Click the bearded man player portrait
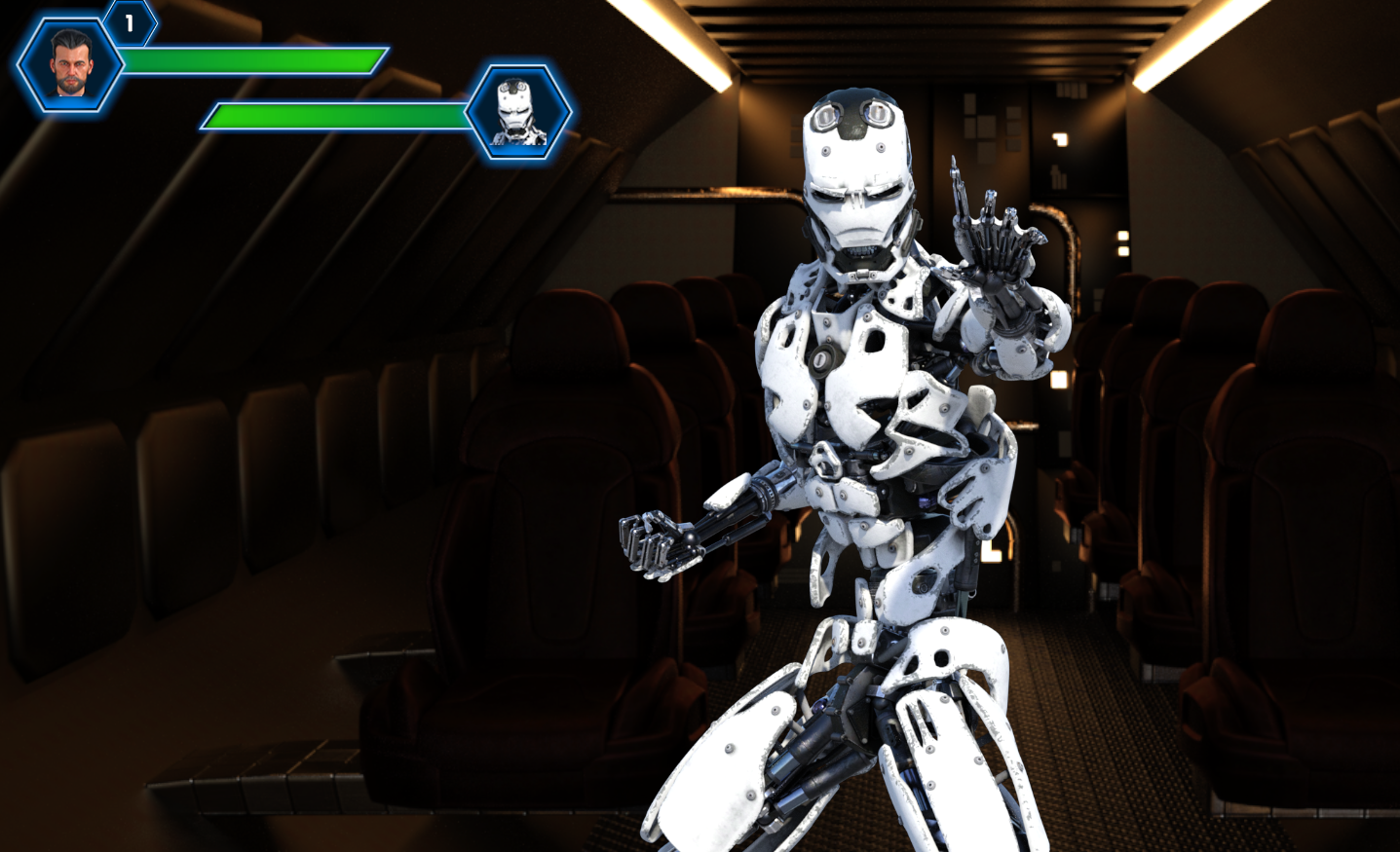The height and width of the screenshot is (852, 1400). tap(70, 64)
